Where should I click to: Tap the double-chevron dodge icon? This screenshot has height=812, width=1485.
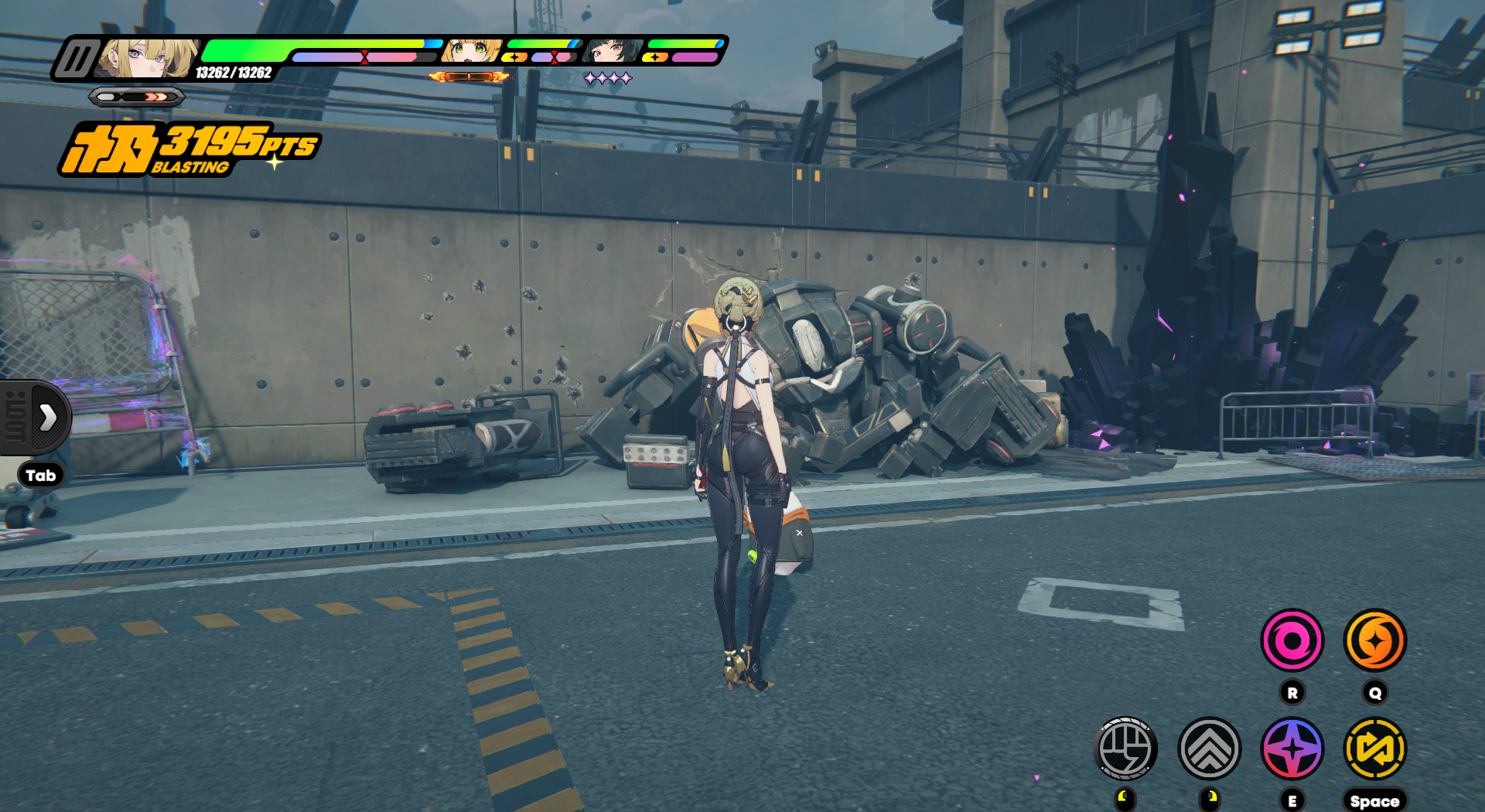click(1209, 749)
